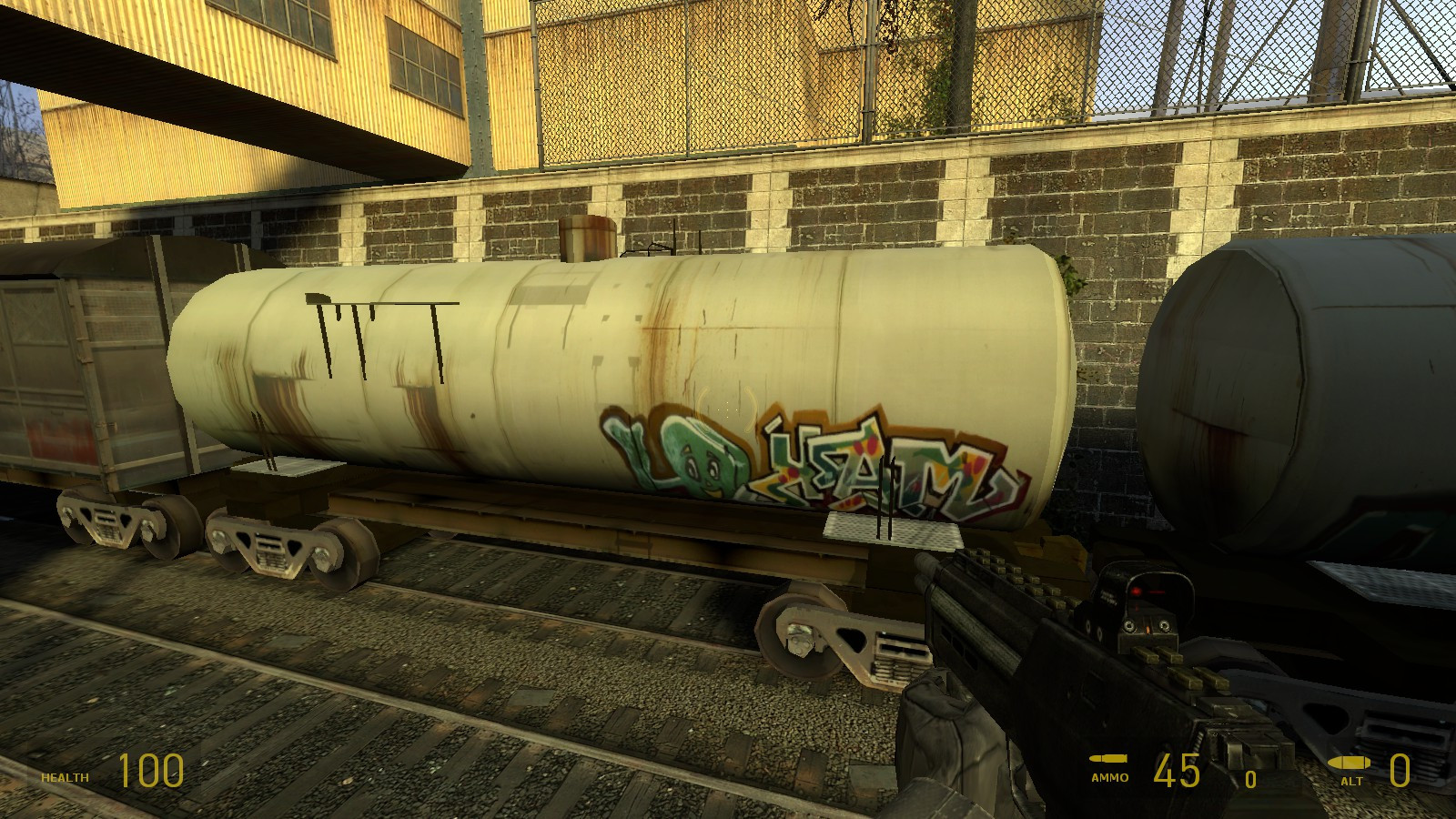Click the HEALTH label in the HUD
This screenshot has height=819, width=1456.
coord(64,779)
